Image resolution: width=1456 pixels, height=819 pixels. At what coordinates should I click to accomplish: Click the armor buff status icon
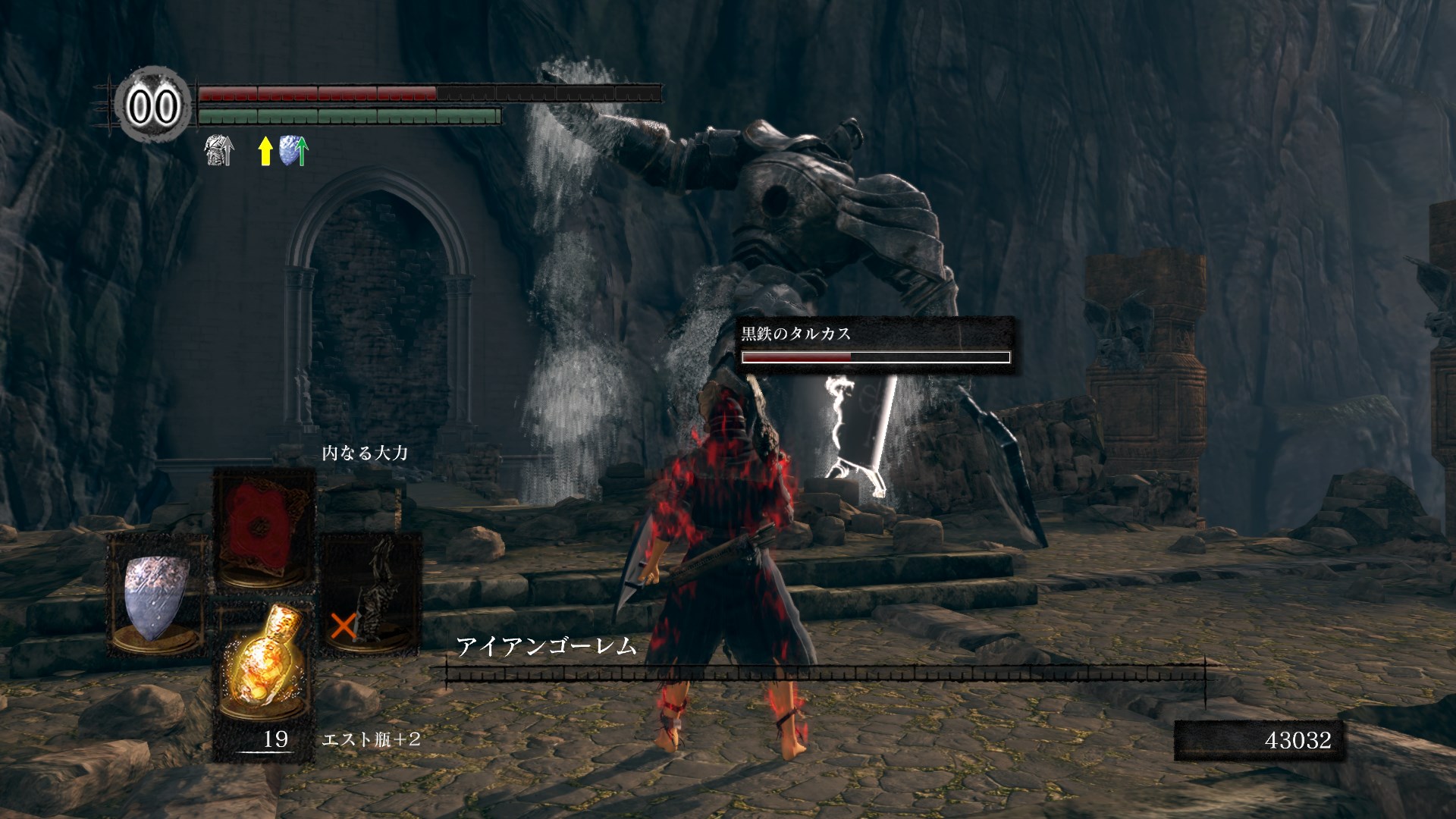(219, 151)
